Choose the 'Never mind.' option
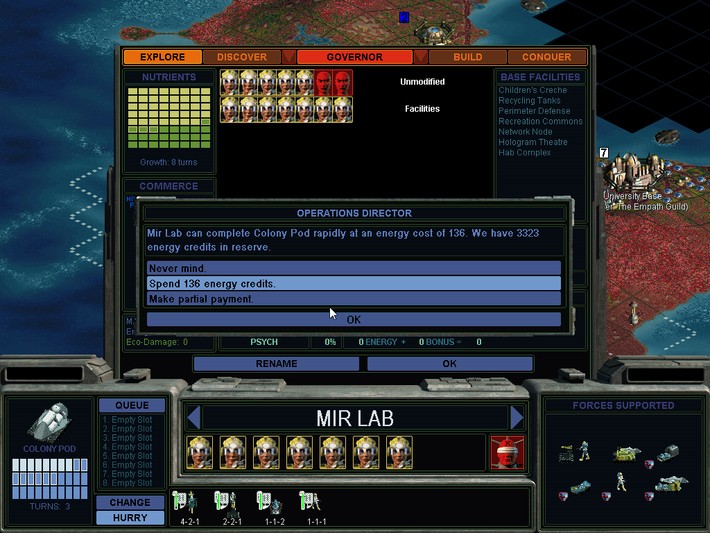This screenshot has height=533, width=710. (354, 268)
